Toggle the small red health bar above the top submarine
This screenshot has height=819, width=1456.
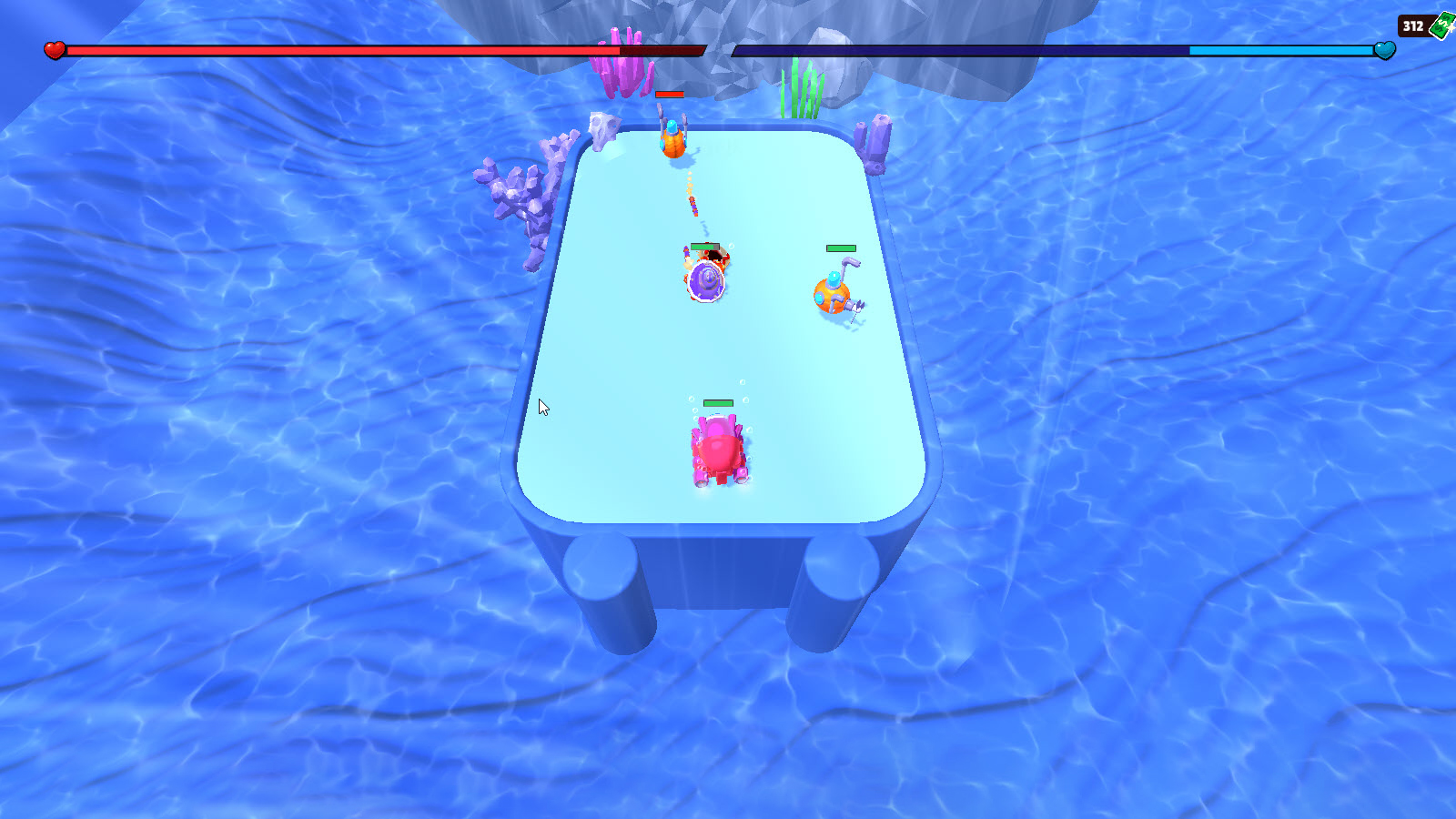pos(671,94)
